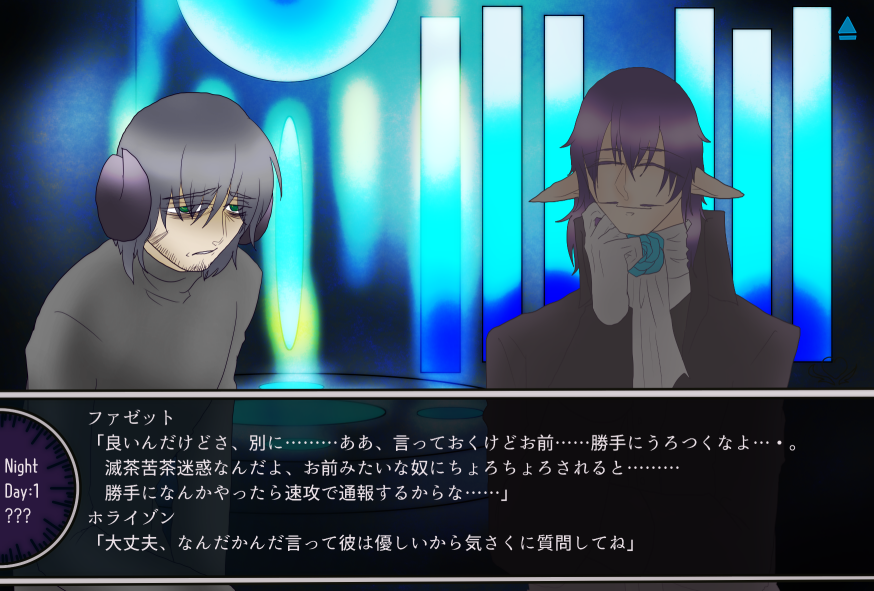This screenshot has width=874, height=591.
Task: Open the menu with the blue eject triangle icon
Action: pos(847,28)
